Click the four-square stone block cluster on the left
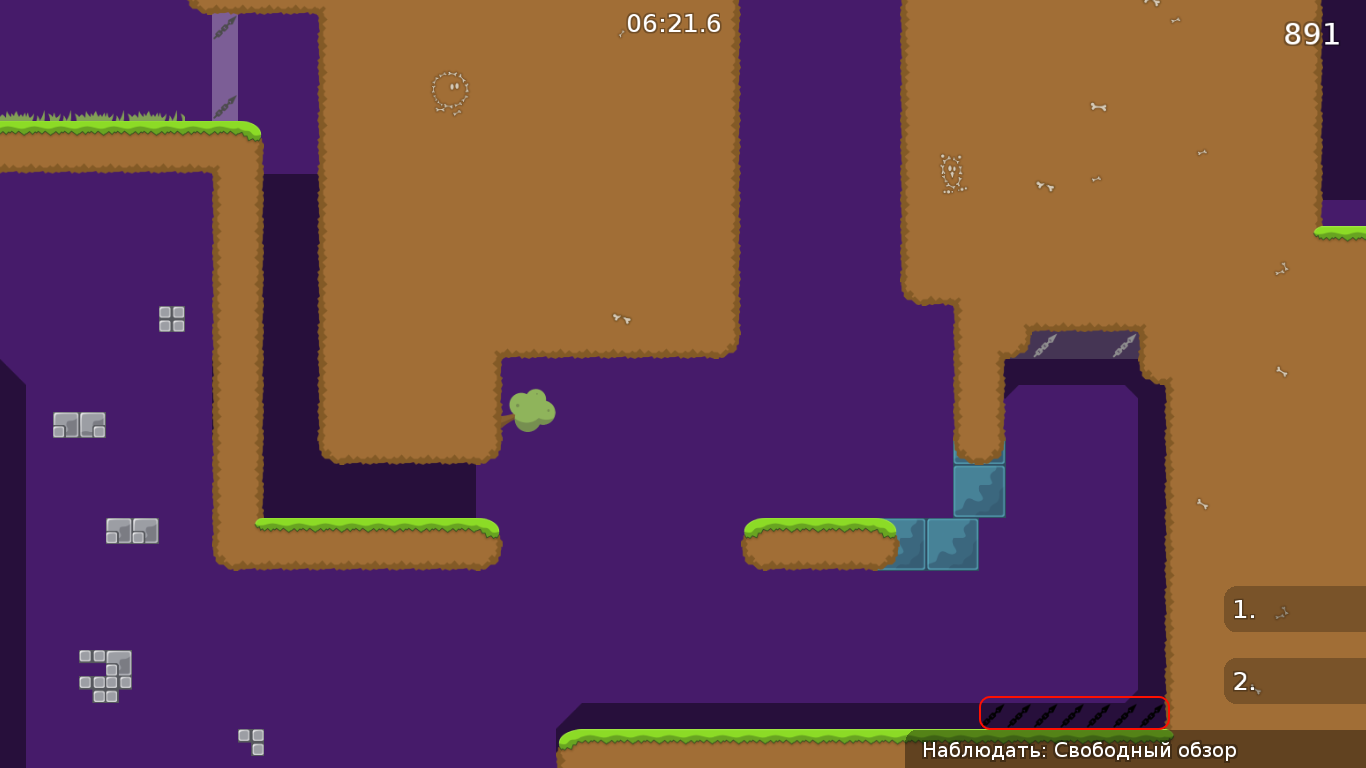The width and height of the screenshot is (1366, 768). tap(170, 319)
